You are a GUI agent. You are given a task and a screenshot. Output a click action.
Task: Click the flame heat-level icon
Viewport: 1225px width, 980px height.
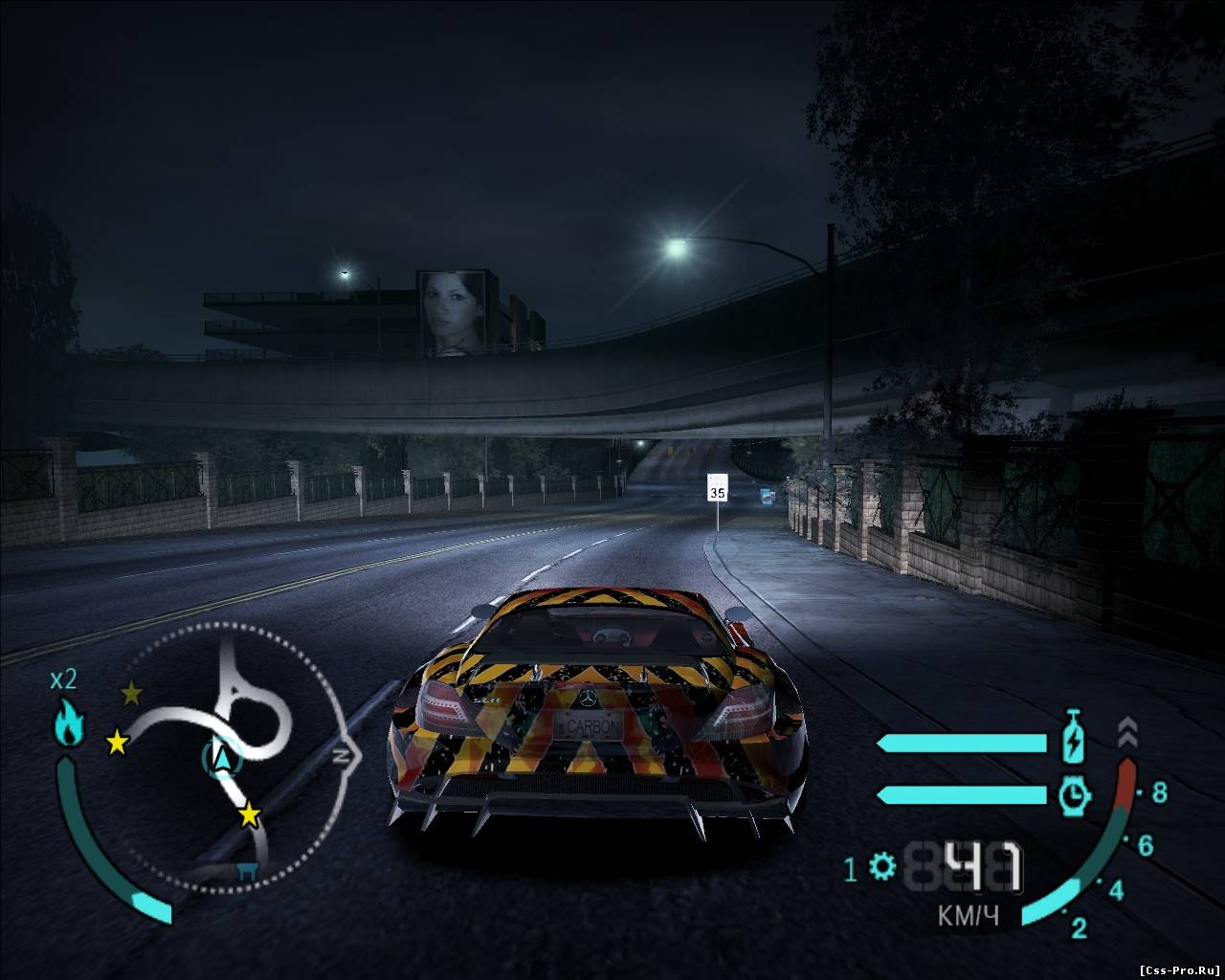click(x=69, y=724)
